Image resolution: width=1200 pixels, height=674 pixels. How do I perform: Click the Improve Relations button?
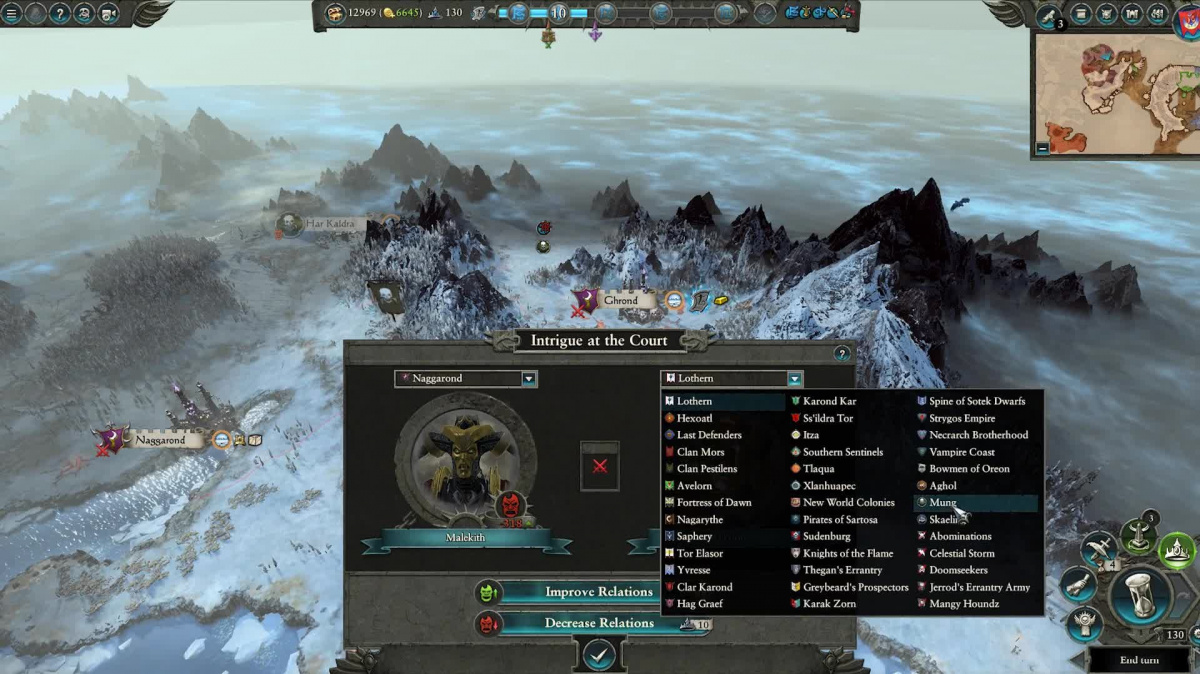598,592
